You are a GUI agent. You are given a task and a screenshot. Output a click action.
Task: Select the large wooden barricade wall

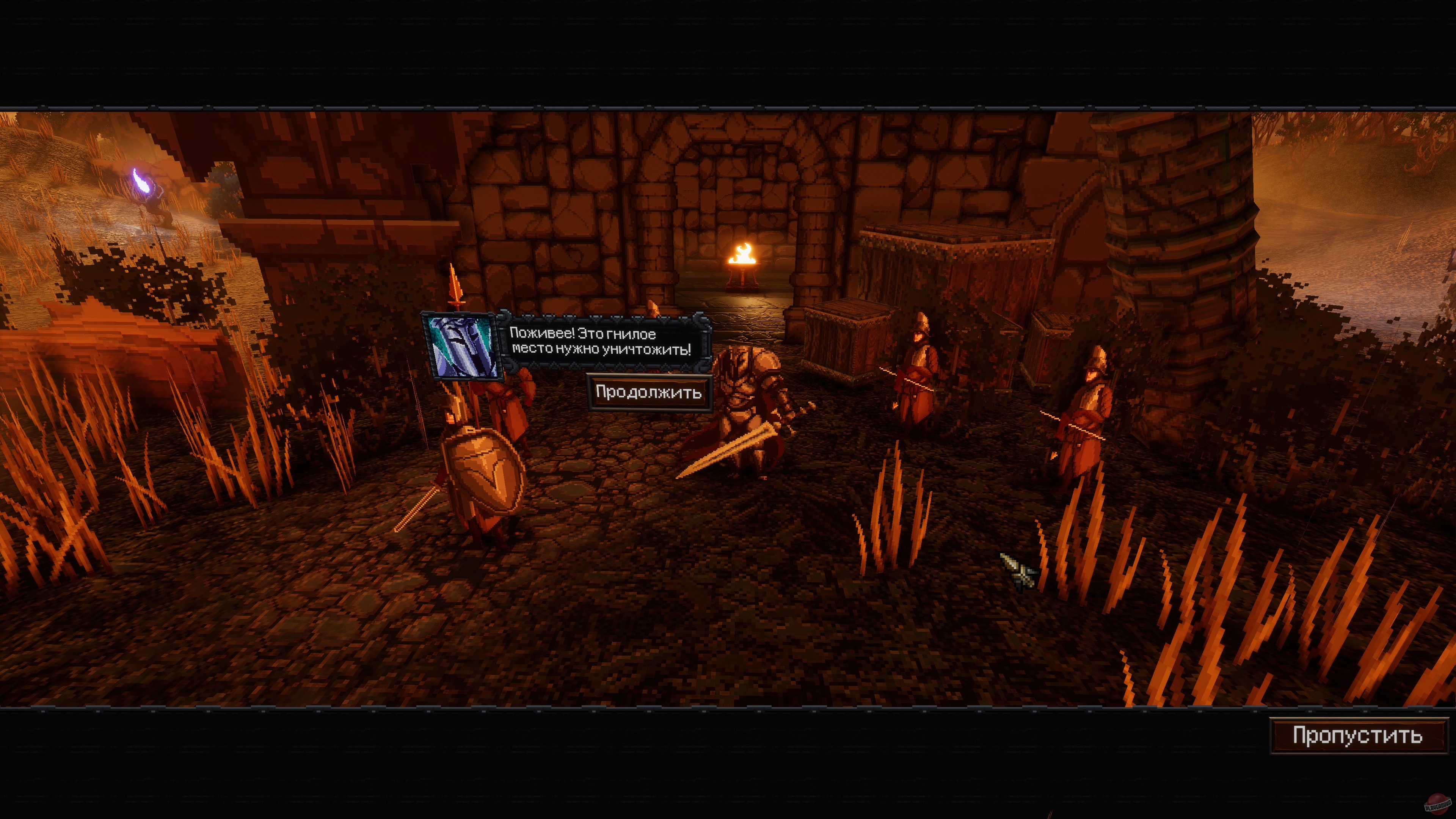click(x=949, y=266)
